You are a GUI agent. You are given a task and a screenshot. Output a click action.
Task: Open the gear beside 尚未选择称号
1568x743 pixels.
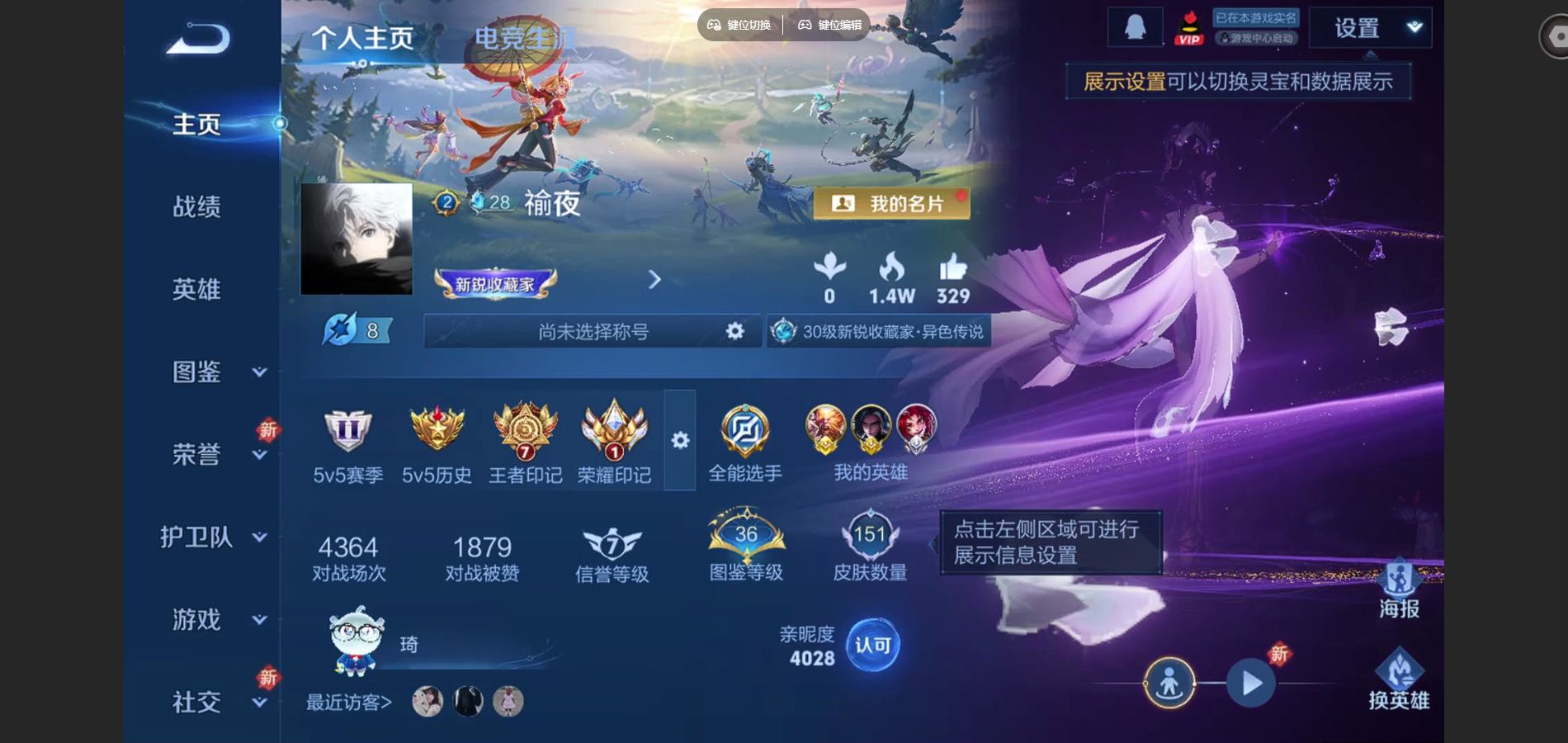(733, 332)
